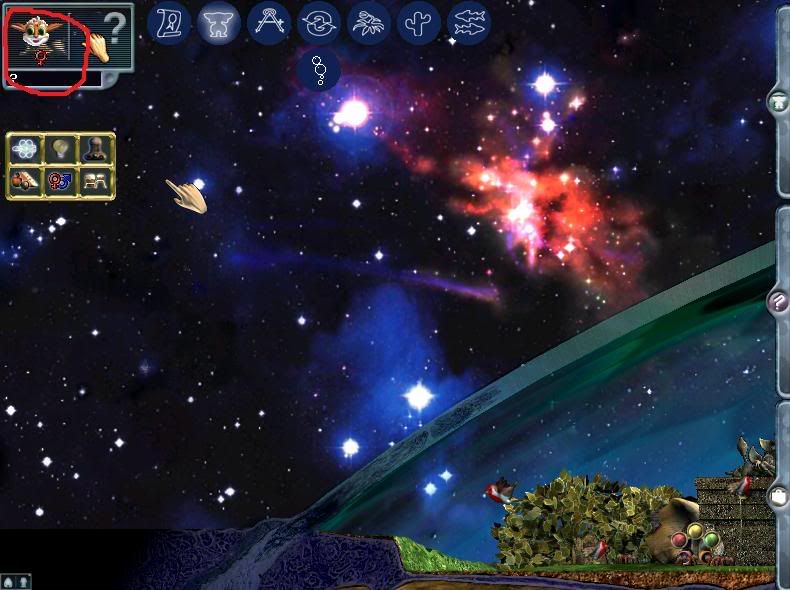Select the orange red-wheeled cart button
Image resolution: width=790 pixels, height=590 pixels.
[x=26, y=181]
